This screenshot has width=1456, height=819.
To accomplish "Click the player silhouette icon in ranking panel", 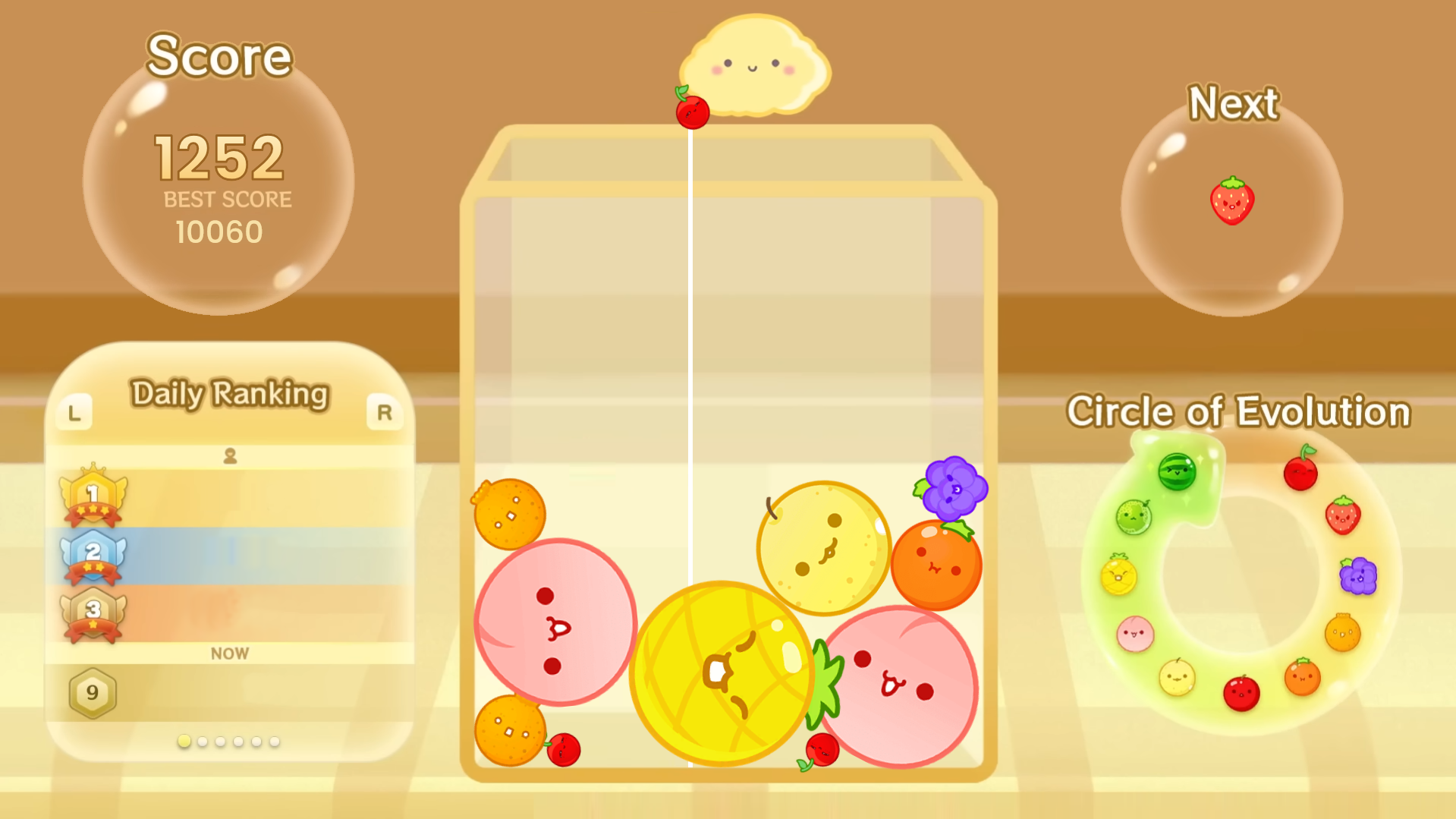I will point(230,455).
